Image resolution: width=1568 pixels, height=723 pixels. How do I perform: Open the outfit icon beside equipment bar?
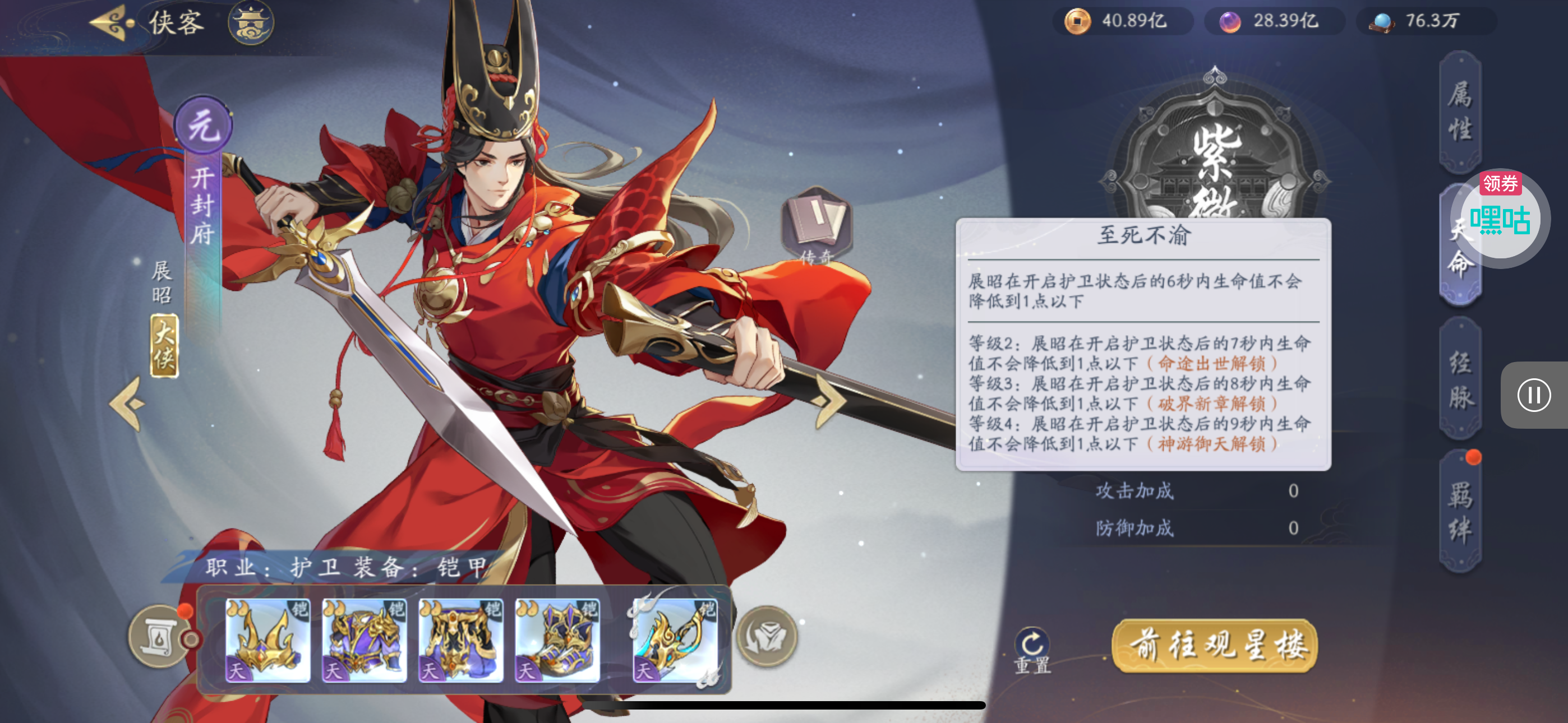[x=767, y=637]
